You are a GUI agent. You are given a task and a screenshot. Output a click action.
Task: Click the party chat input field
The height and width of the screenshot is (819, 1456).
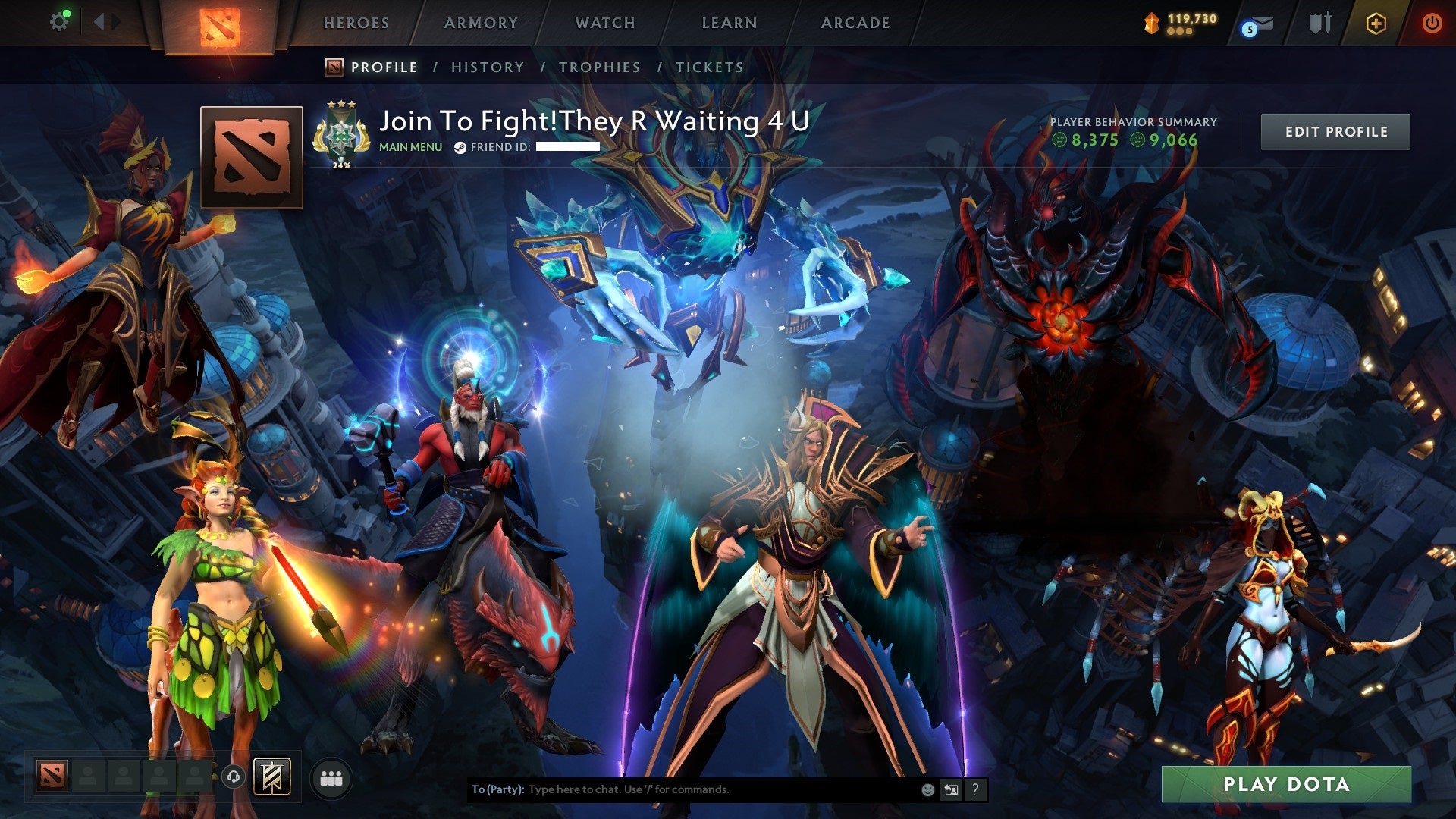682,789
